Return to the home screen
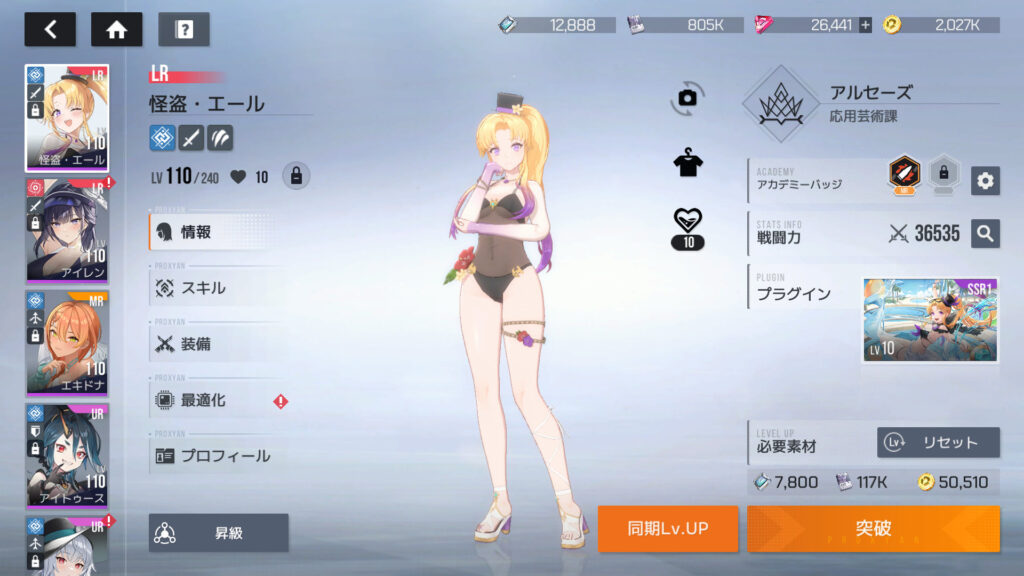Screen dimensions: 1024x576 pos(117,29)
